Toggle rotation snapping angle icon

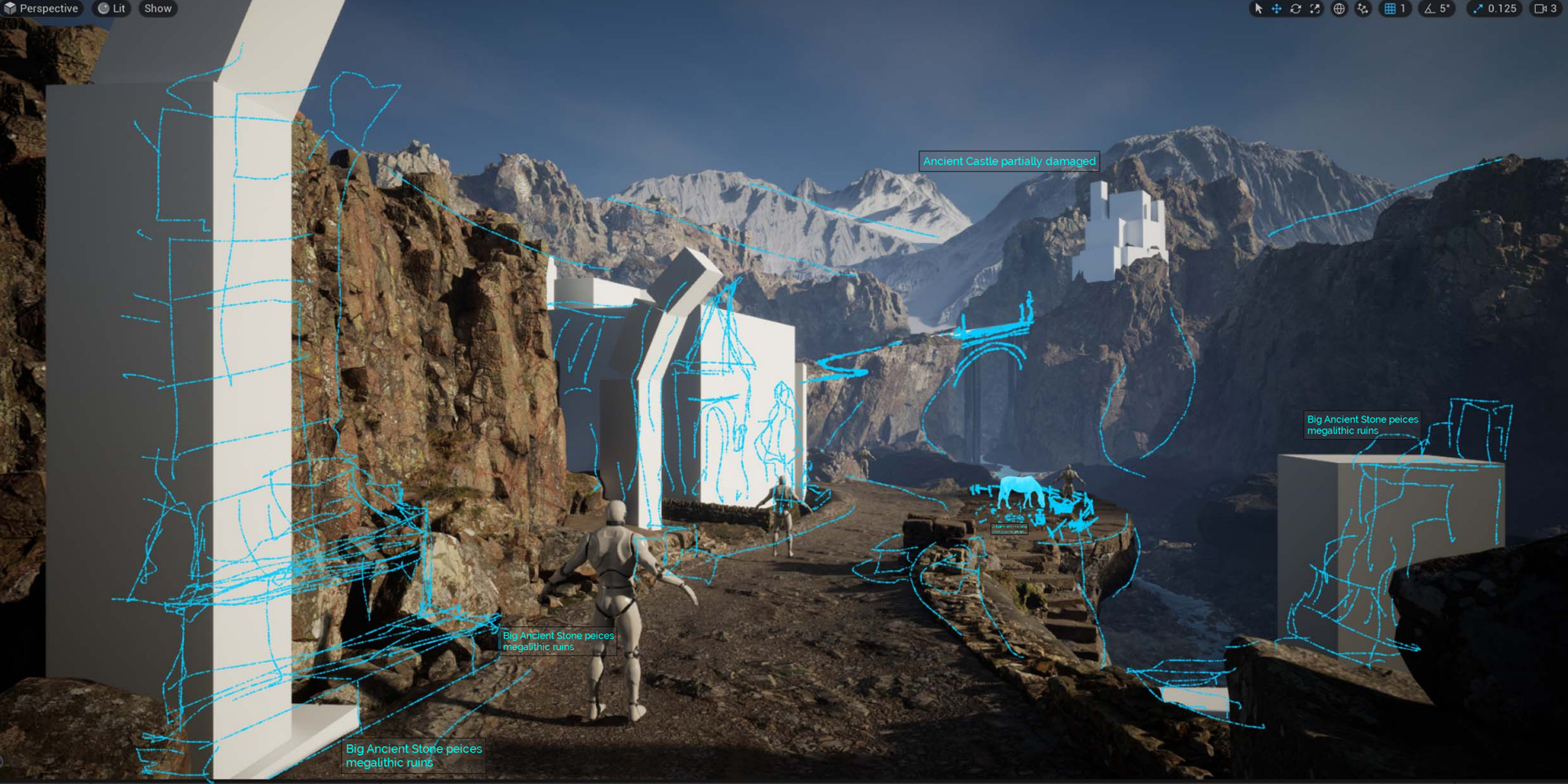[x=1430, y=9]
